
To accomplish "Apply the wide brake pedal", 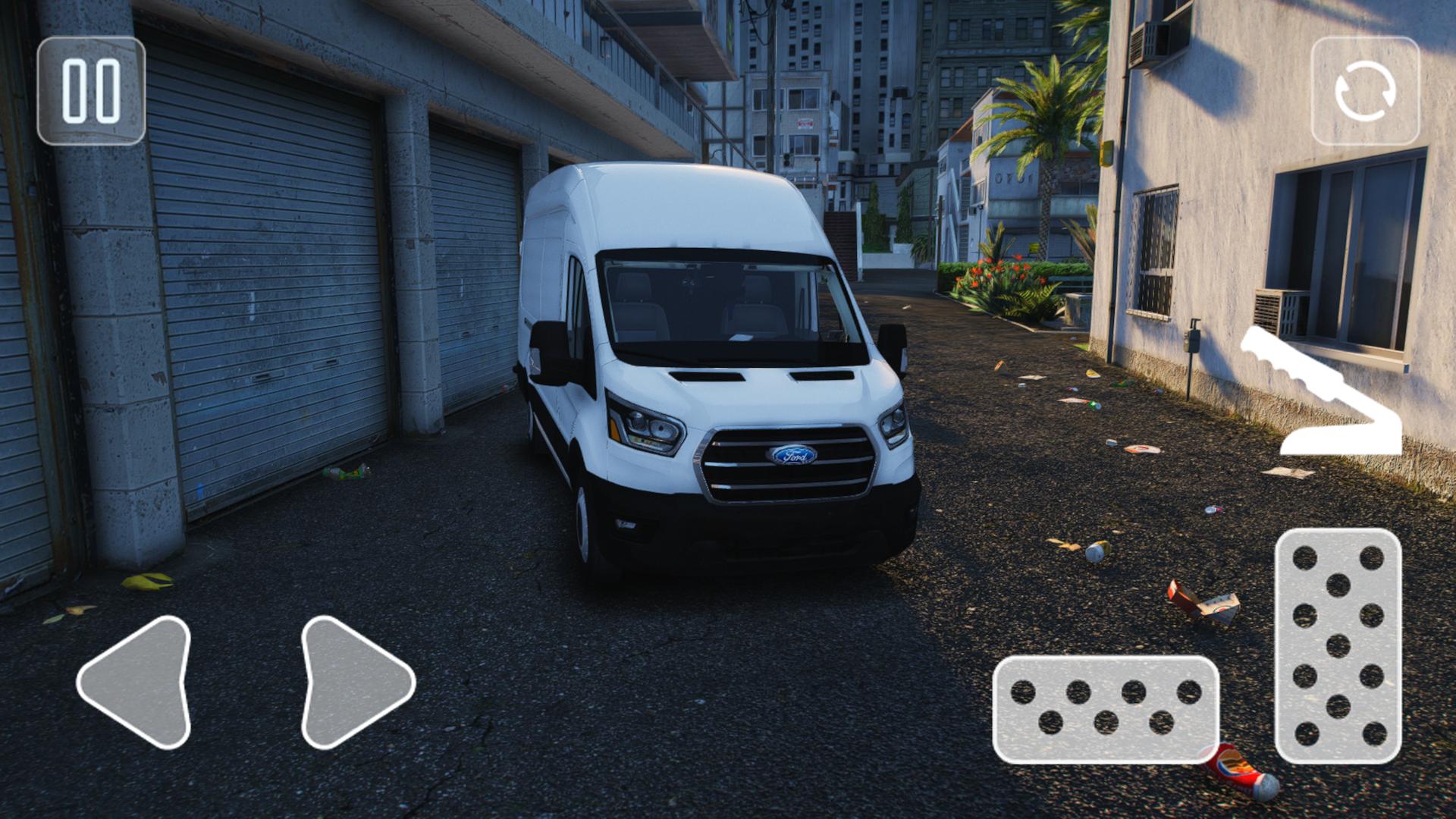I will click(x=1106, y=709).
